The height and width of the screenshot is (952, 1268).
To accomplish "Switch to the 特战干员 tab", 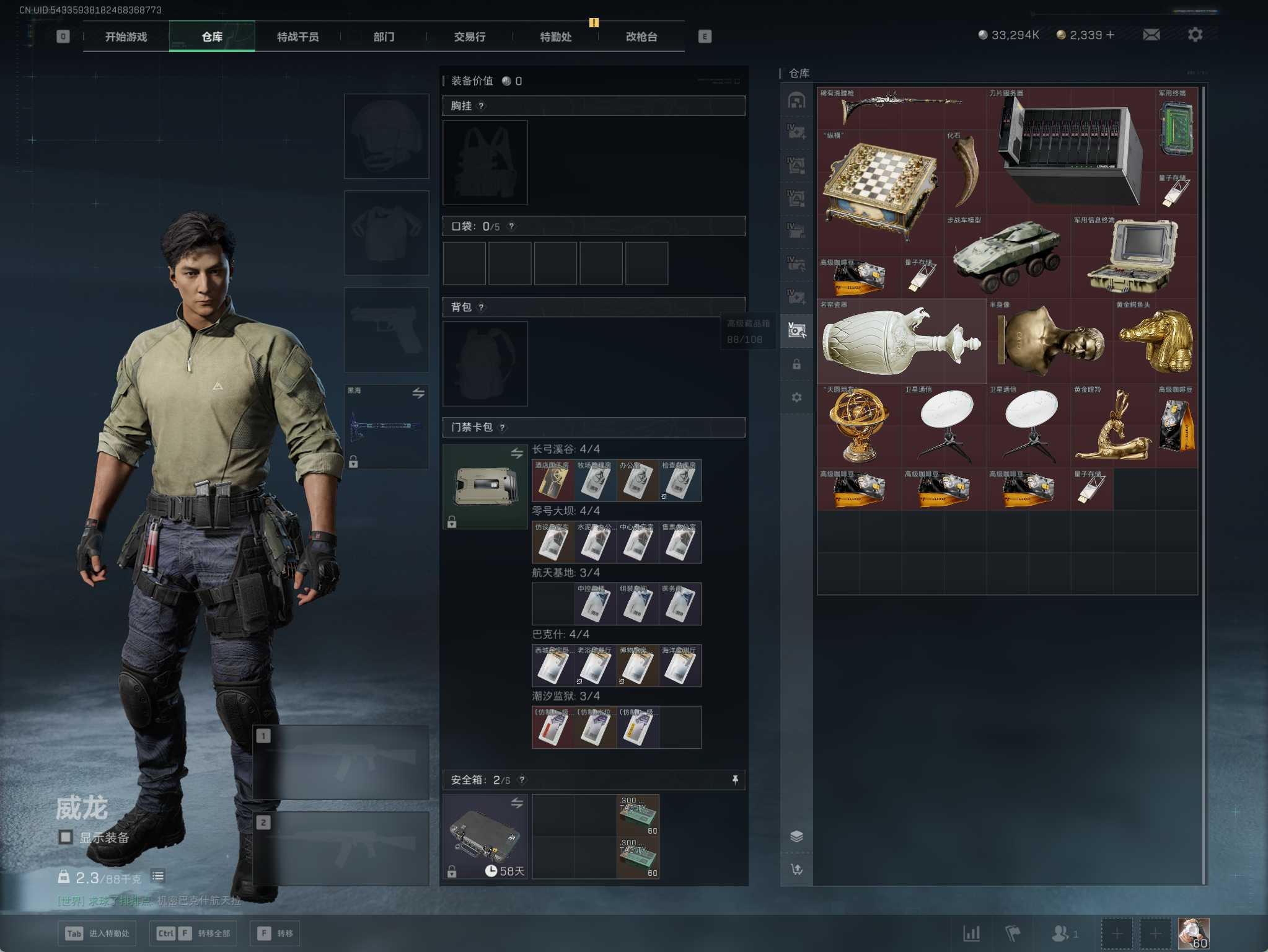I will click(x=297, y=37).
